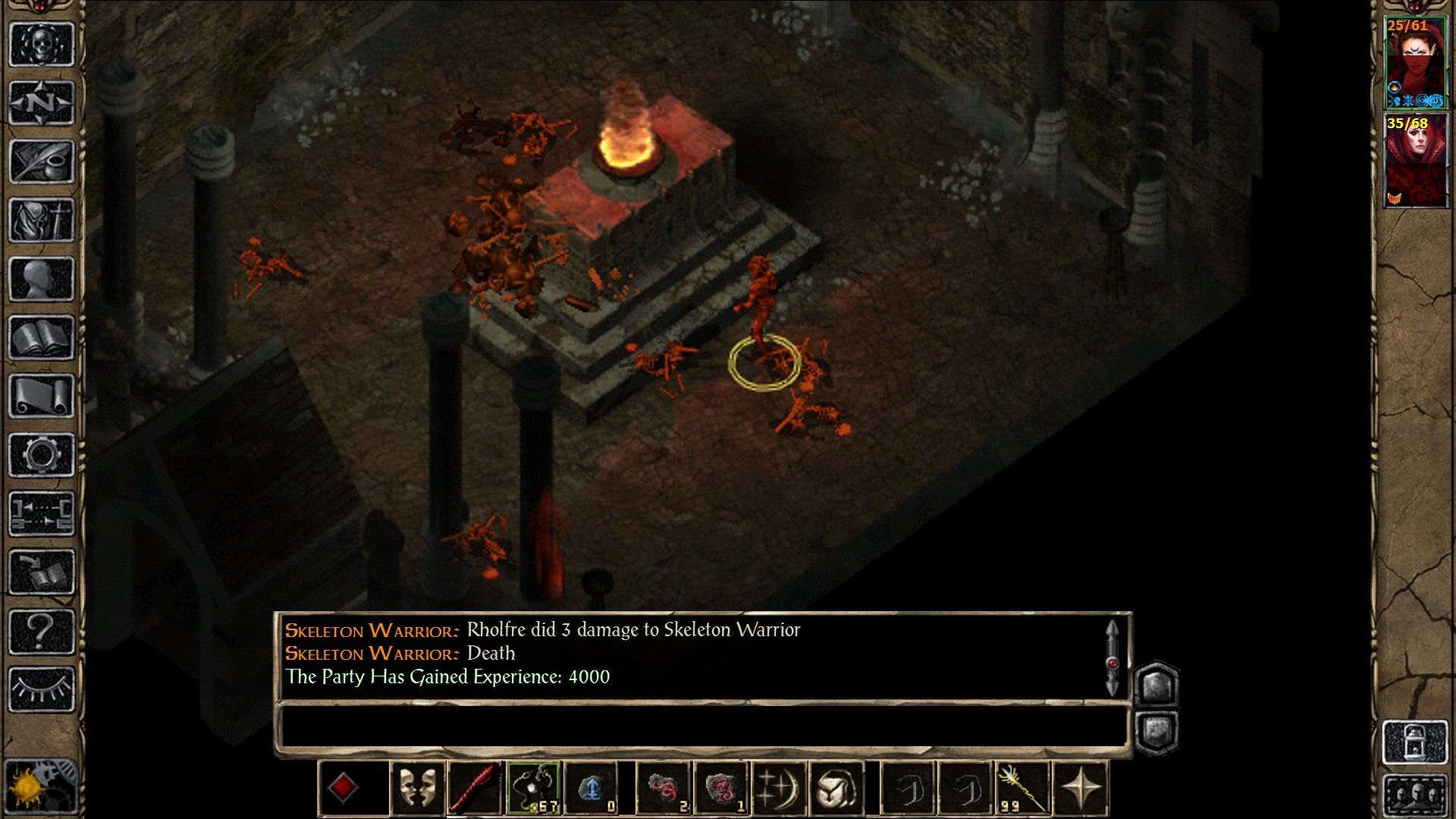
Task: Quick save using the book-arrow icon
Action: coord(42,573)
